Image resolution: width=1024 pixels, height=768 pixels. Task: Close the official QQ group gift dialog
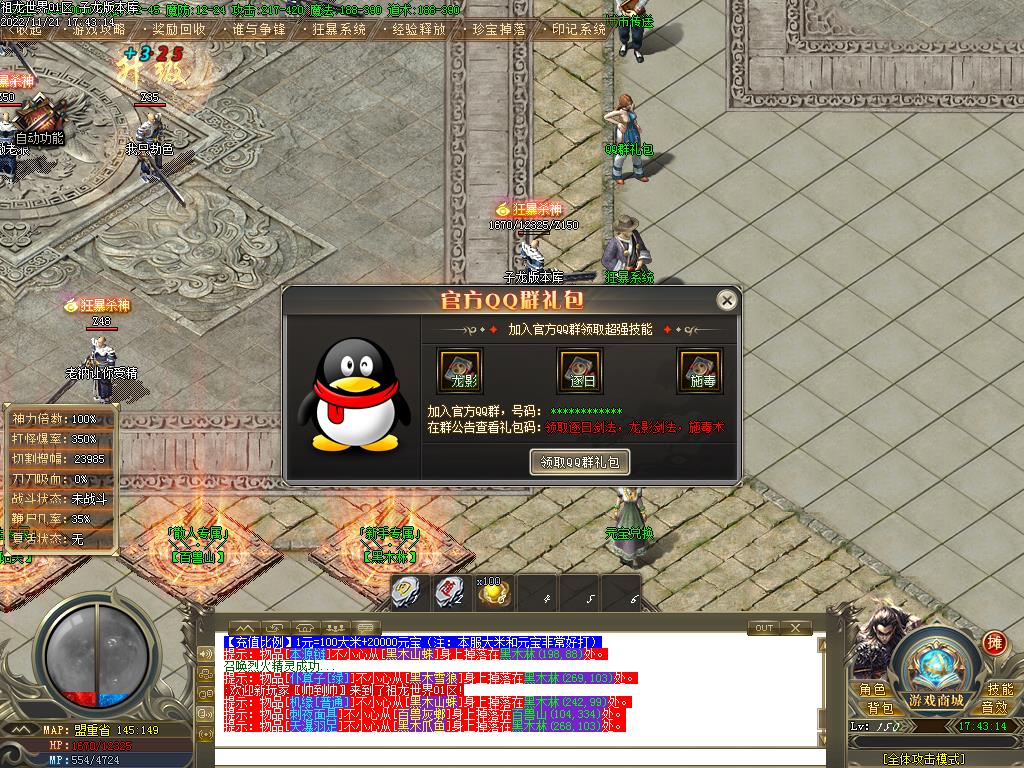coord(727,300)
